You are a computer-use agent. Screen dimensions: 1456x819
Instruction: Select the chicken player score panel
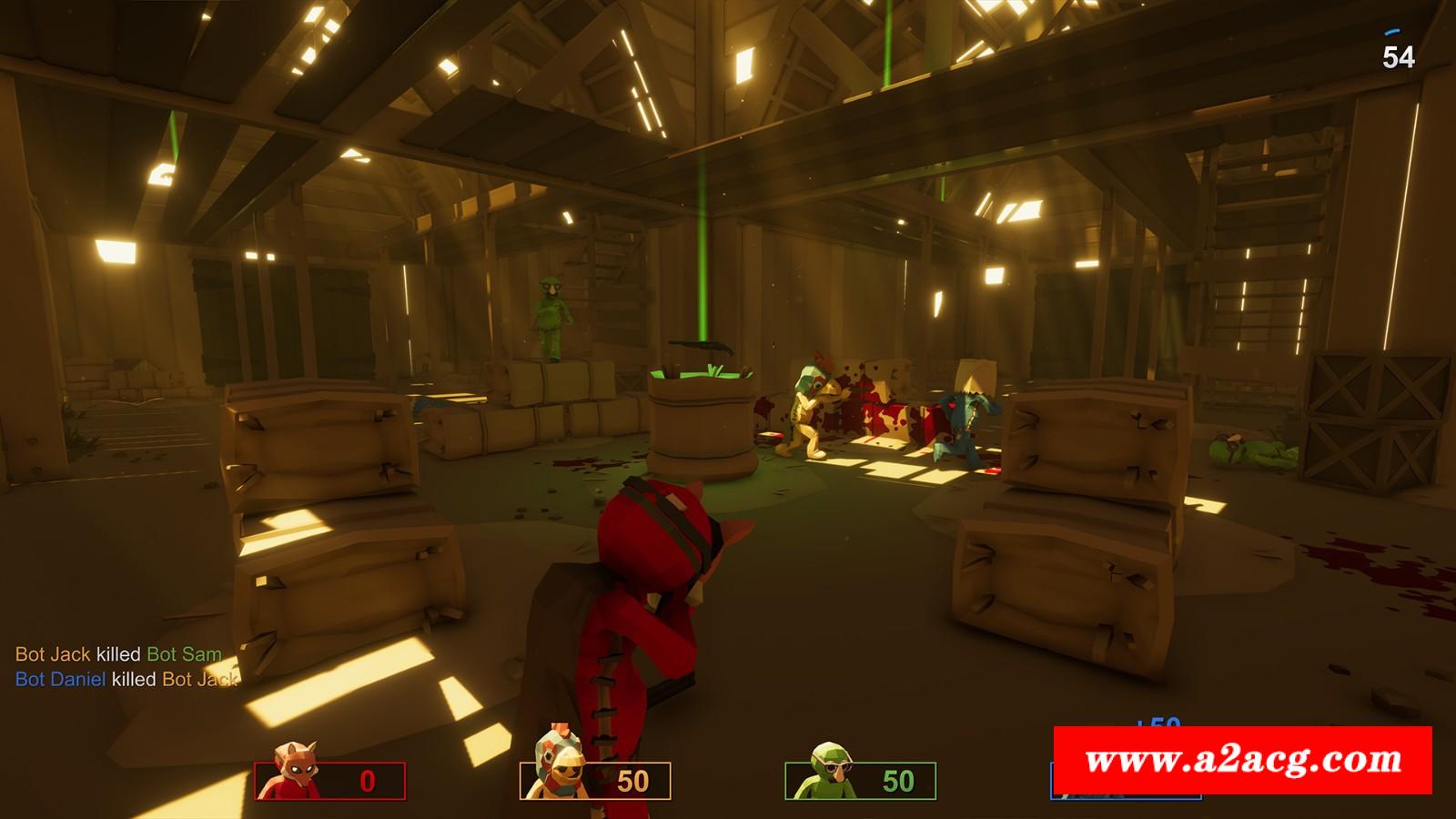click(596, 780)
